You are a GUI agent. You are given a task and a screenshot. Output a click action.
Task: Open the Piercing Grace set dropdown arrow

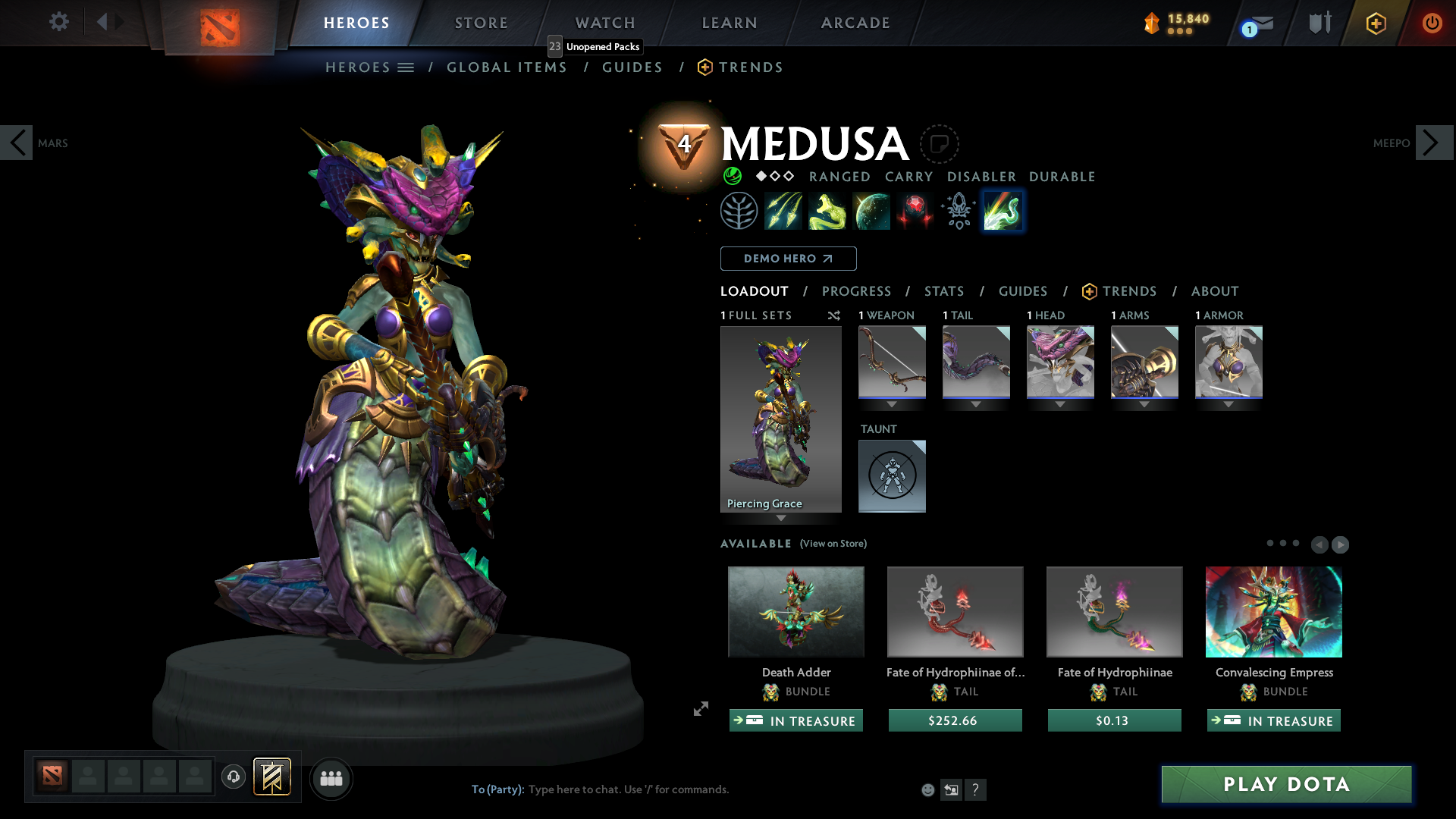(x=781, y=518)
